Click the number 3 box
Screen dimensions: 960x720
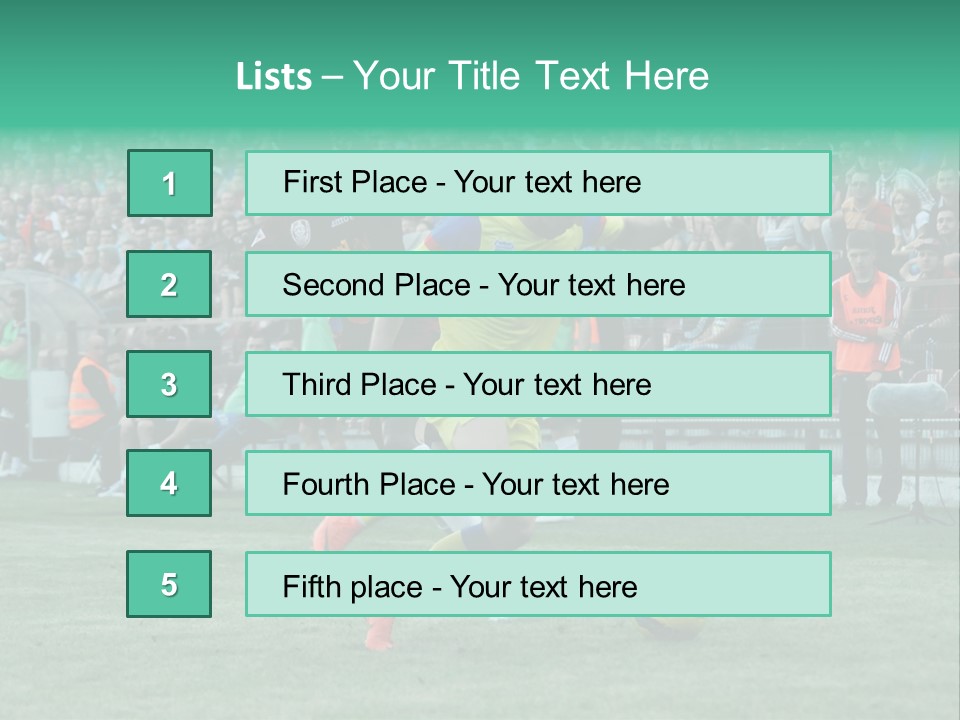[169, 384]
